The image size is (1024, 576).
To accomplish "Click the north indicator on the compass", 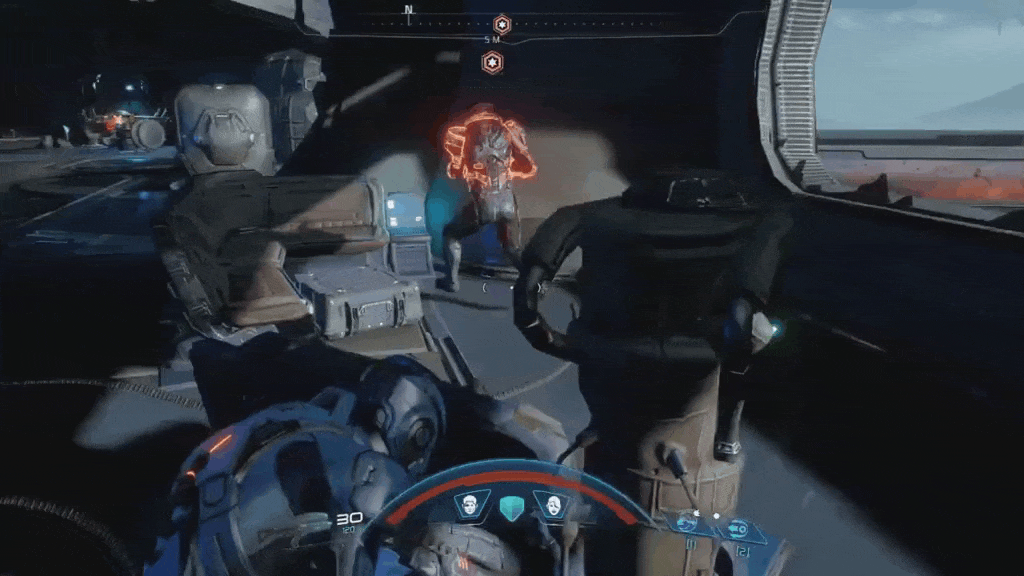I will click(408, 10).
